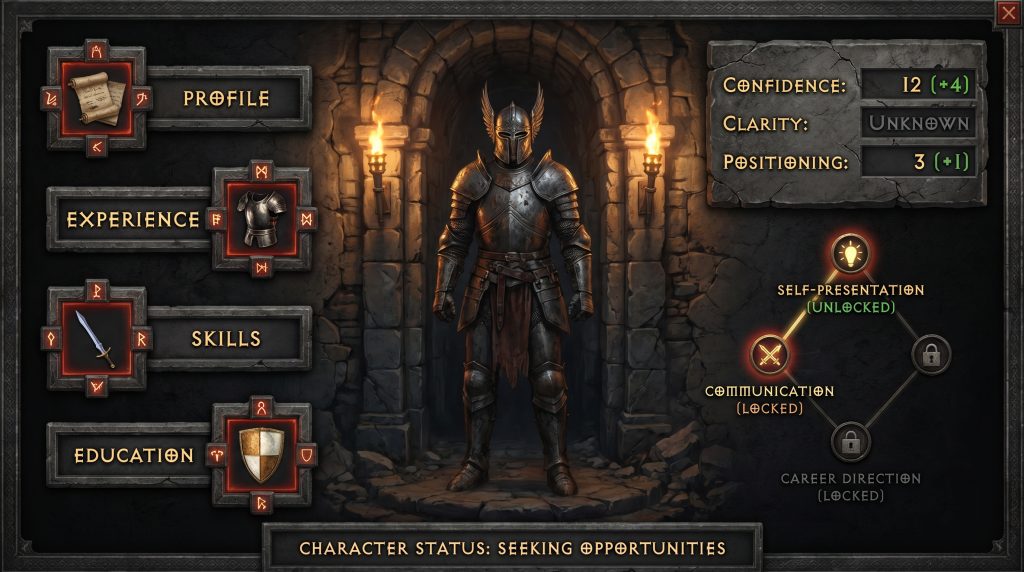Image resolution: width=1024 pixels, height=572 pixels.
Task: Select the chest armor icon
Action: [x=261, y=219]
